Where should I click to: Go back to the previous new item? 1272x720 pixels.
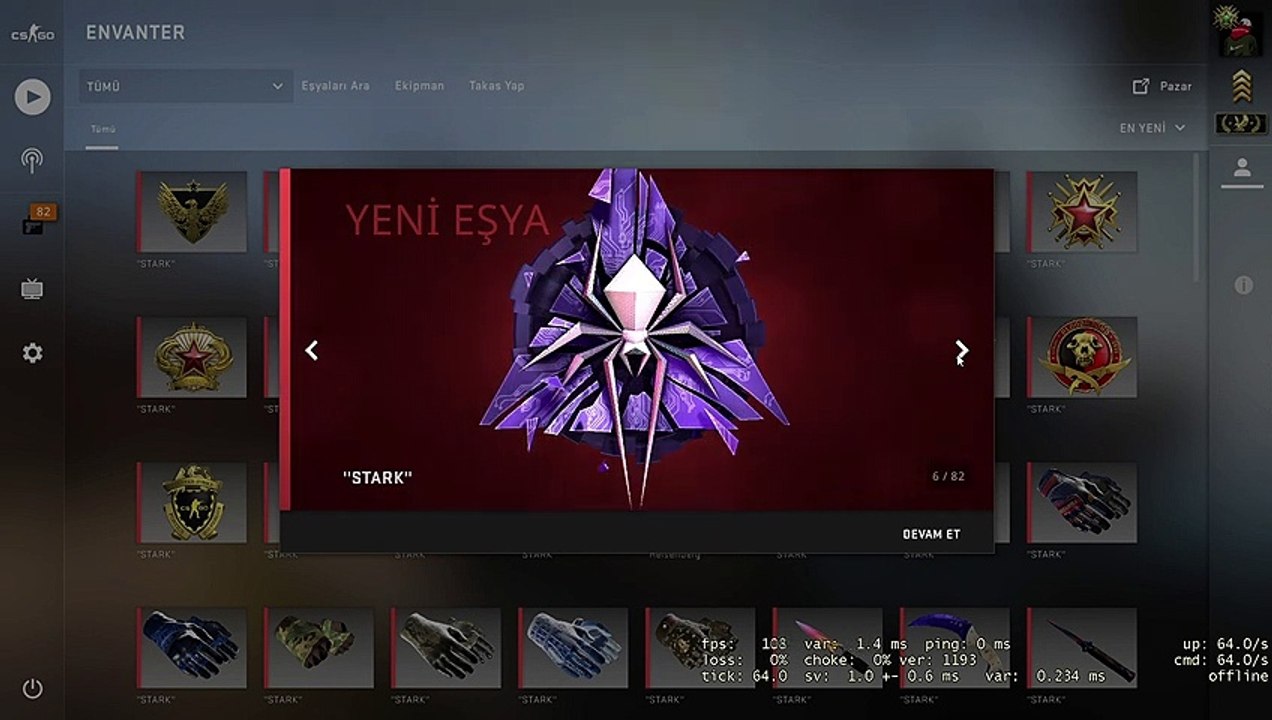[312, 350]
